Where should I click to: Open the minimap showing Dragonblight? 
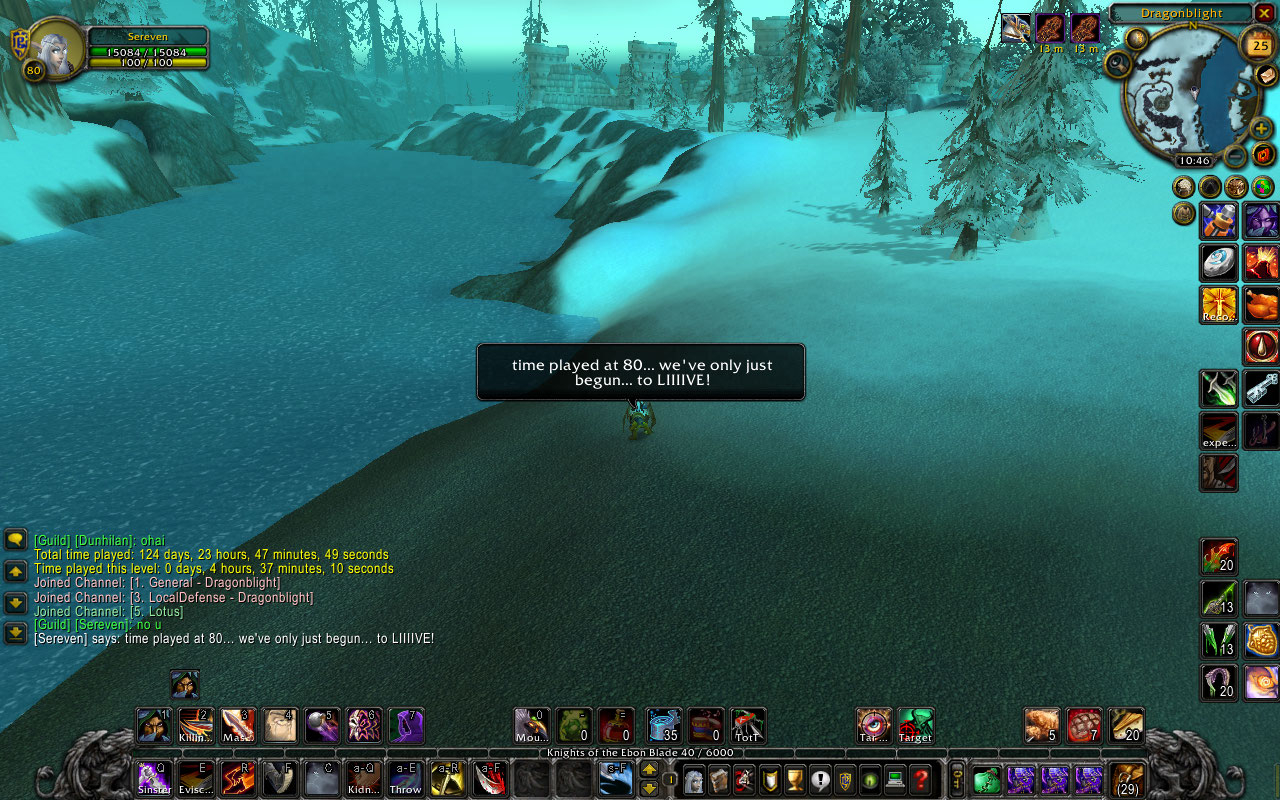pos(1190,91)
